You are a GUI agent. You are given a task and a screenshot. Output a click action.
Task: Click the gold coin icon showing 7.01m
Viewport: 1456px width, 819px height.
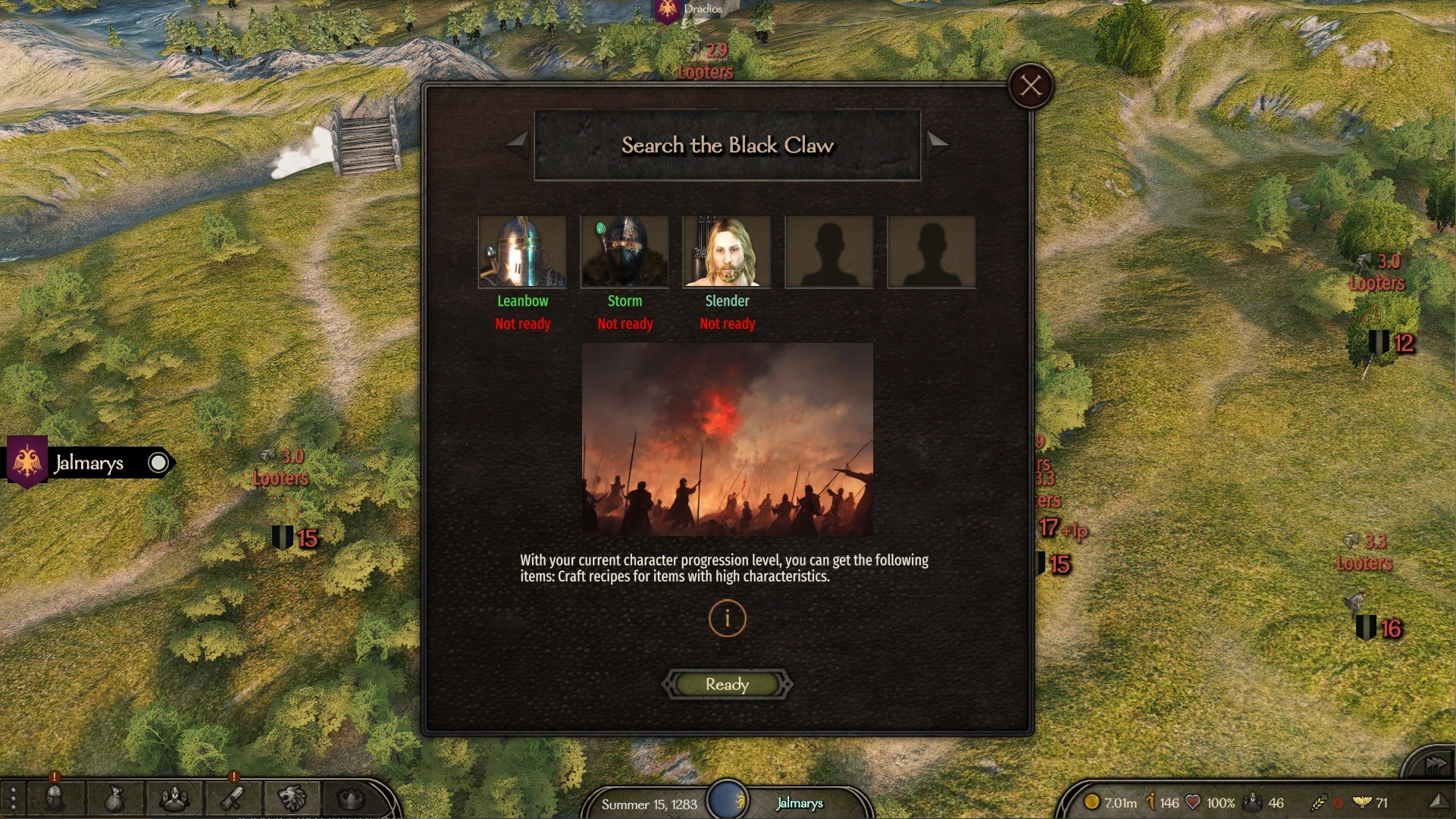(x=1093, y=802)
